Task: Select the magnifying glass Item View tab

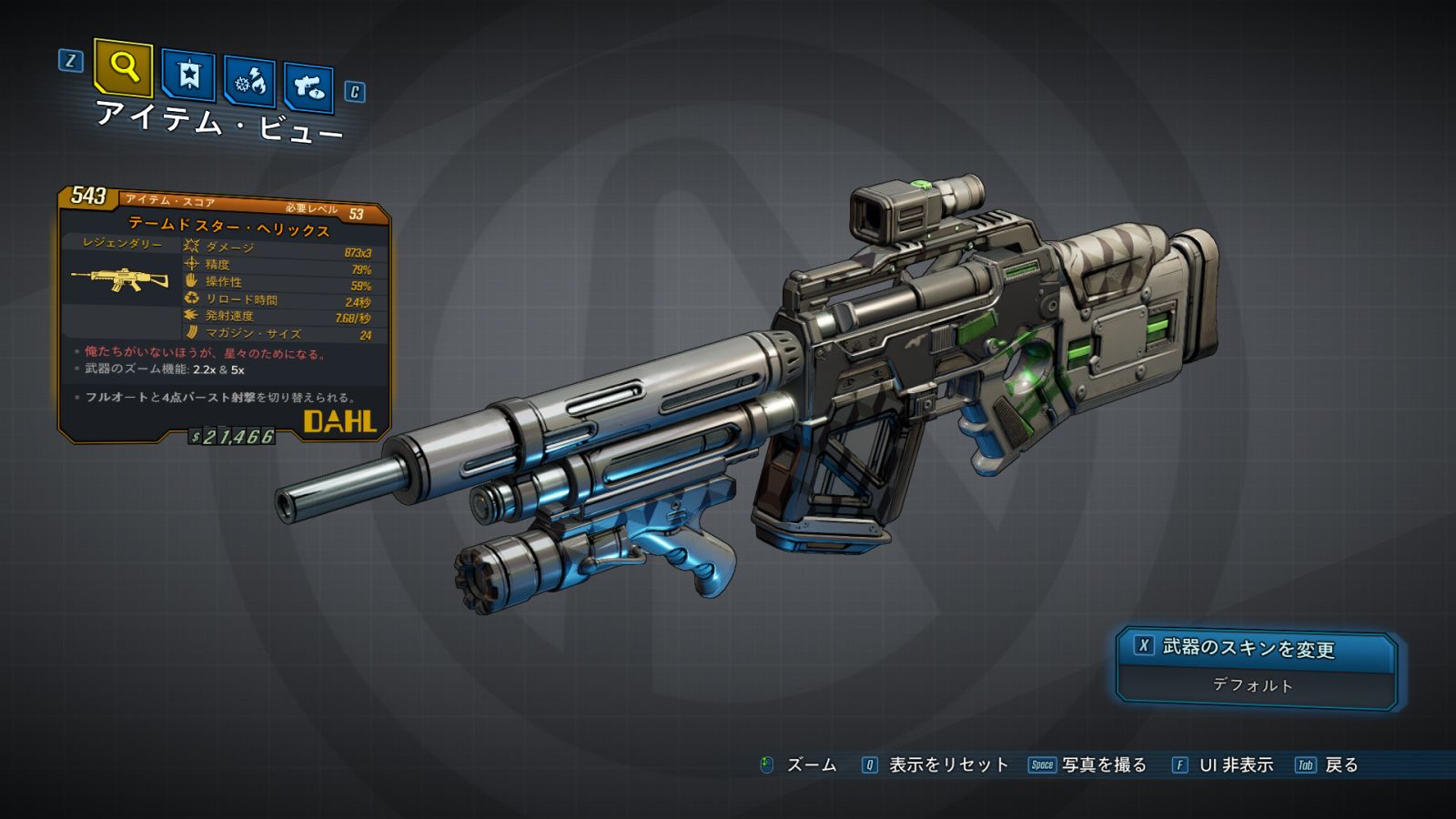Action: pos(123,67)
